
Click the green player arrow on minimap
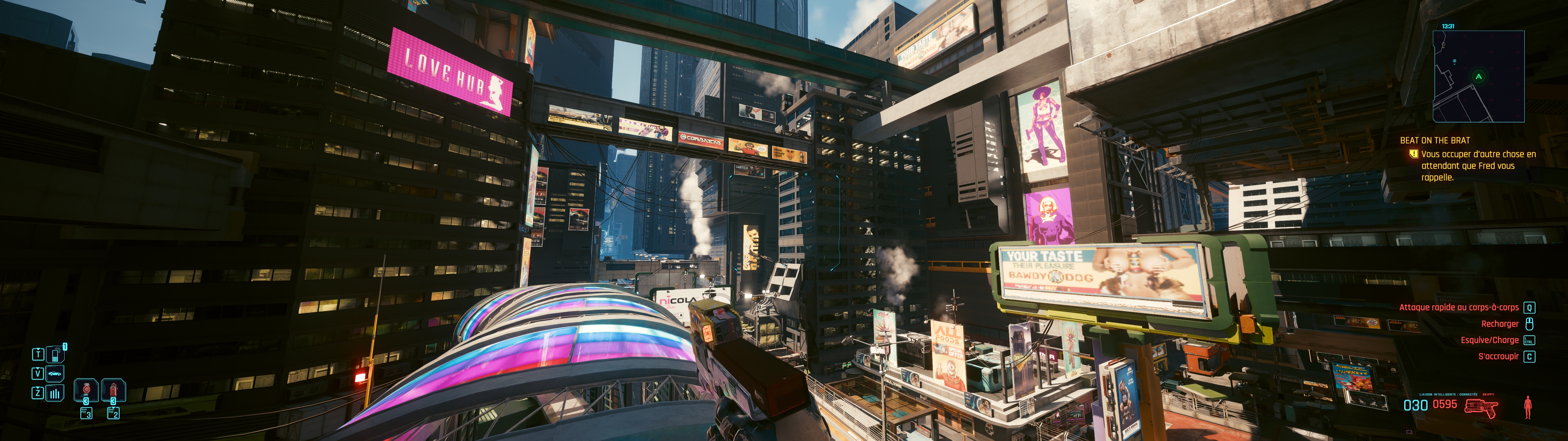[x=1479, y=77]
